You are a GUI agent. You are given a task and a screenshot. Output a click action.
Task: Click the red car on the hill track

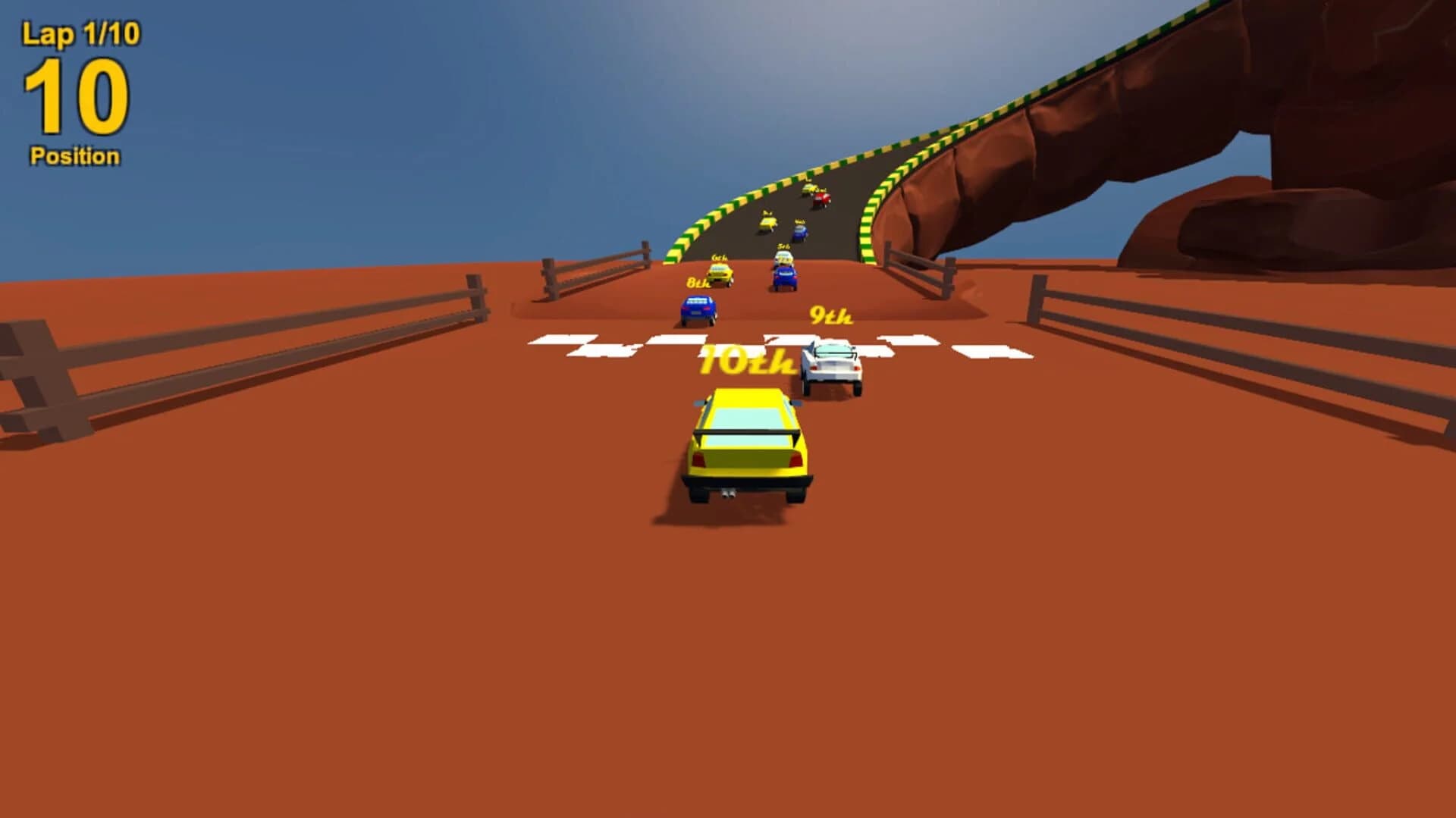[x=821, y=199]
